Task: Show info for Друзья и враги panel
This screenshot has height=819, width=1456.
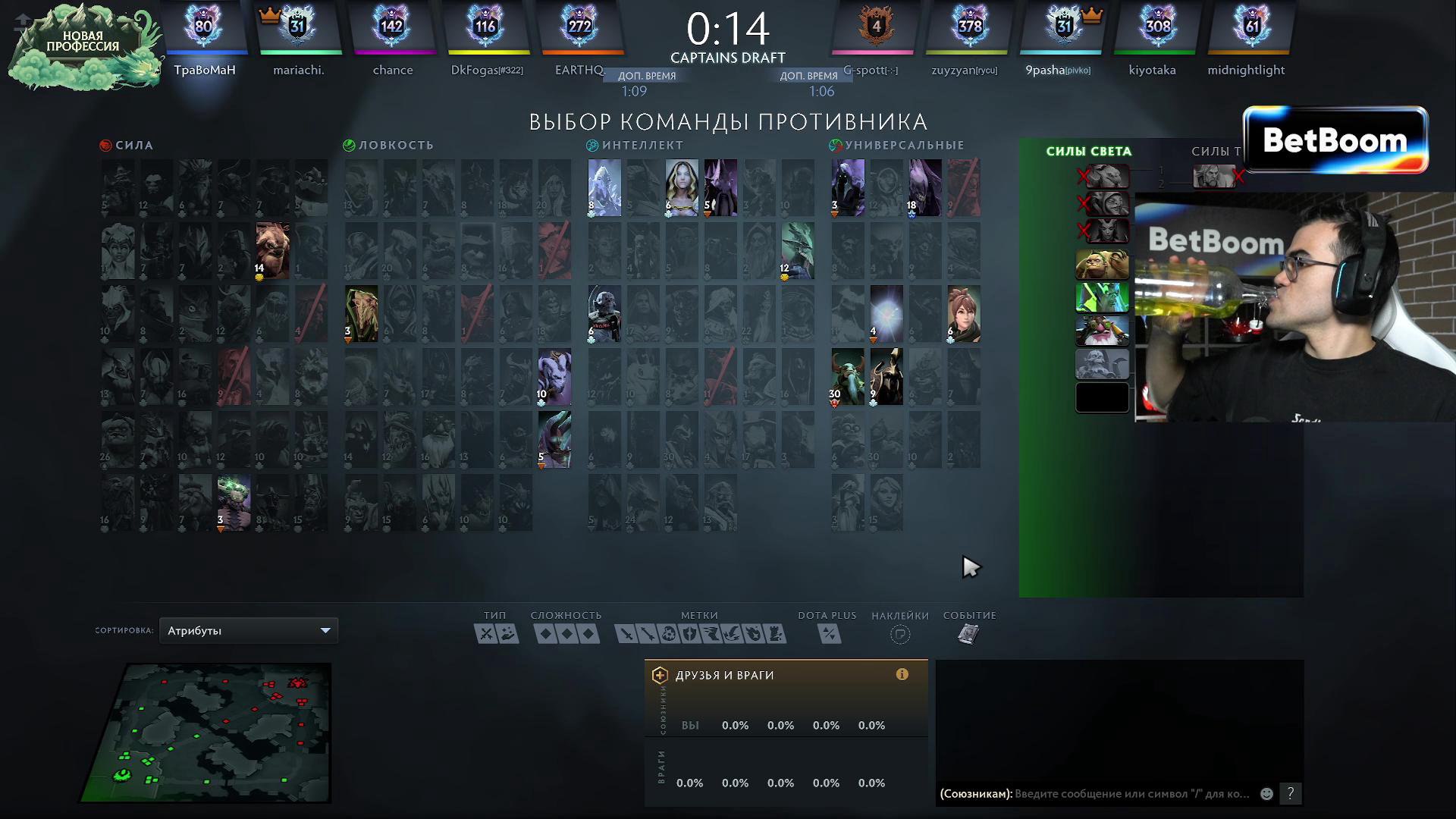Action: pos(902,674)
